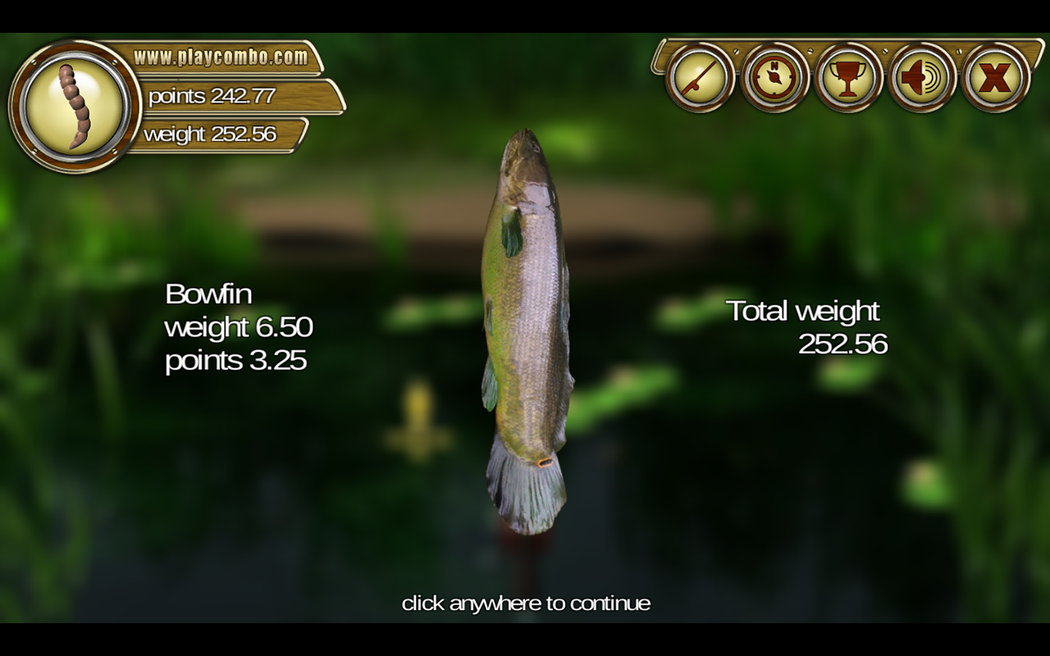Toggle the sound speaker button
Image resolution: width=1050 pixels, height=656 pixels.
point(922,78)
